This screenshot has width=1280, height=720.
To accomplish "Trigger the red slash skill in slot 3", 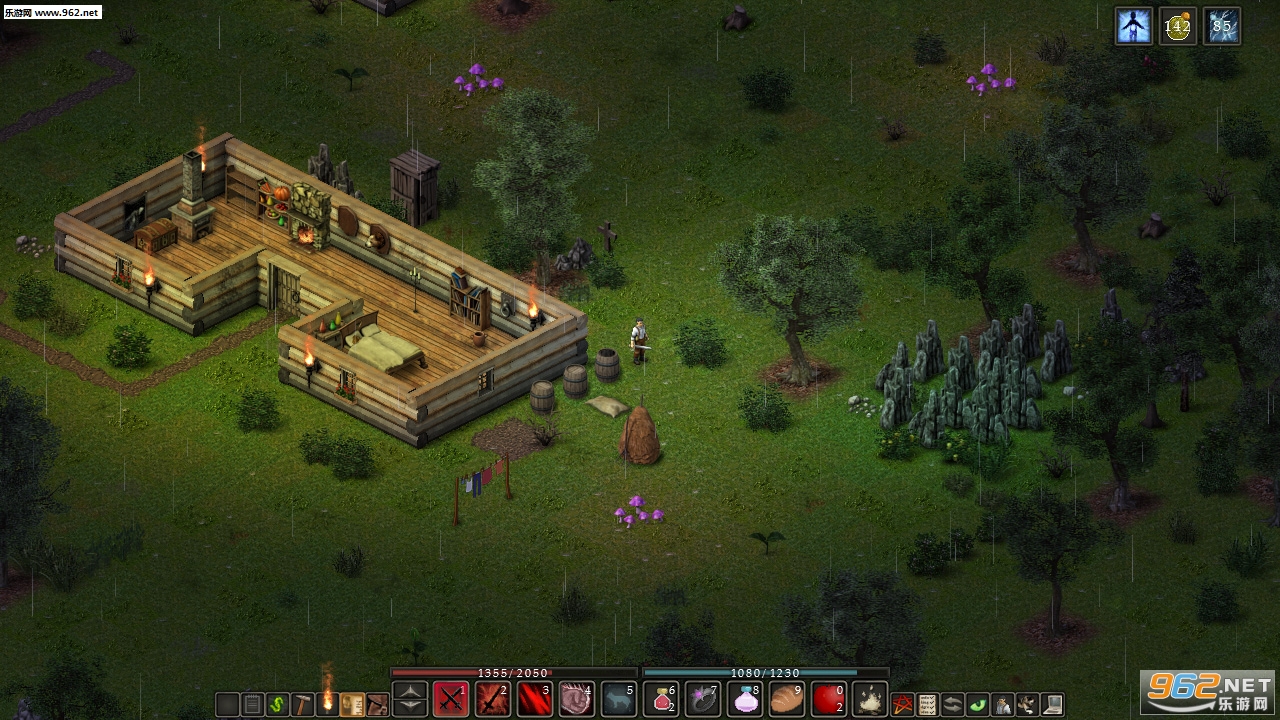I will click(535, 699).
